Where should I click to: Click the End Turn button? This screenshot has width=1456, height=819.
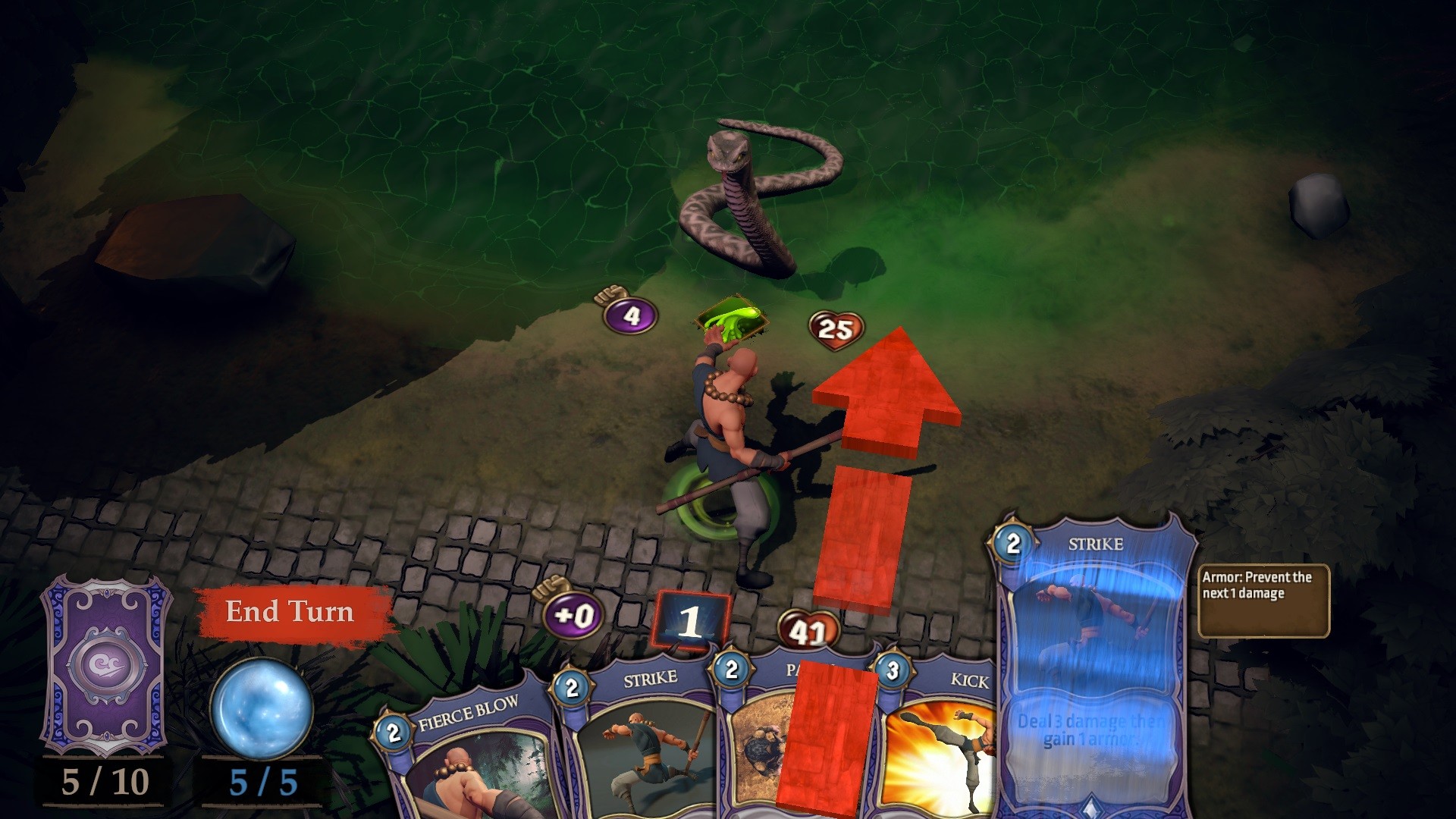tap(290, 612)
